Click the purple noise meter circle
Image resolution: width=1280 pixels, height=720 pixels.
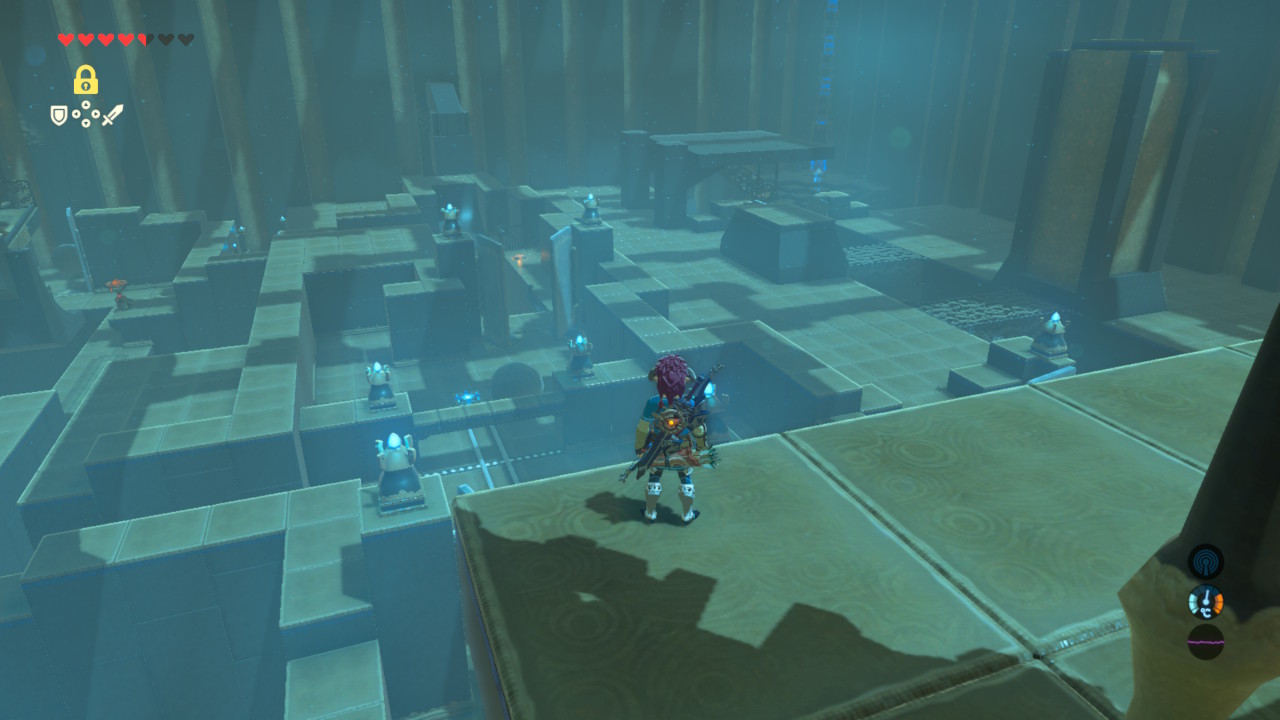[1205, 641]
